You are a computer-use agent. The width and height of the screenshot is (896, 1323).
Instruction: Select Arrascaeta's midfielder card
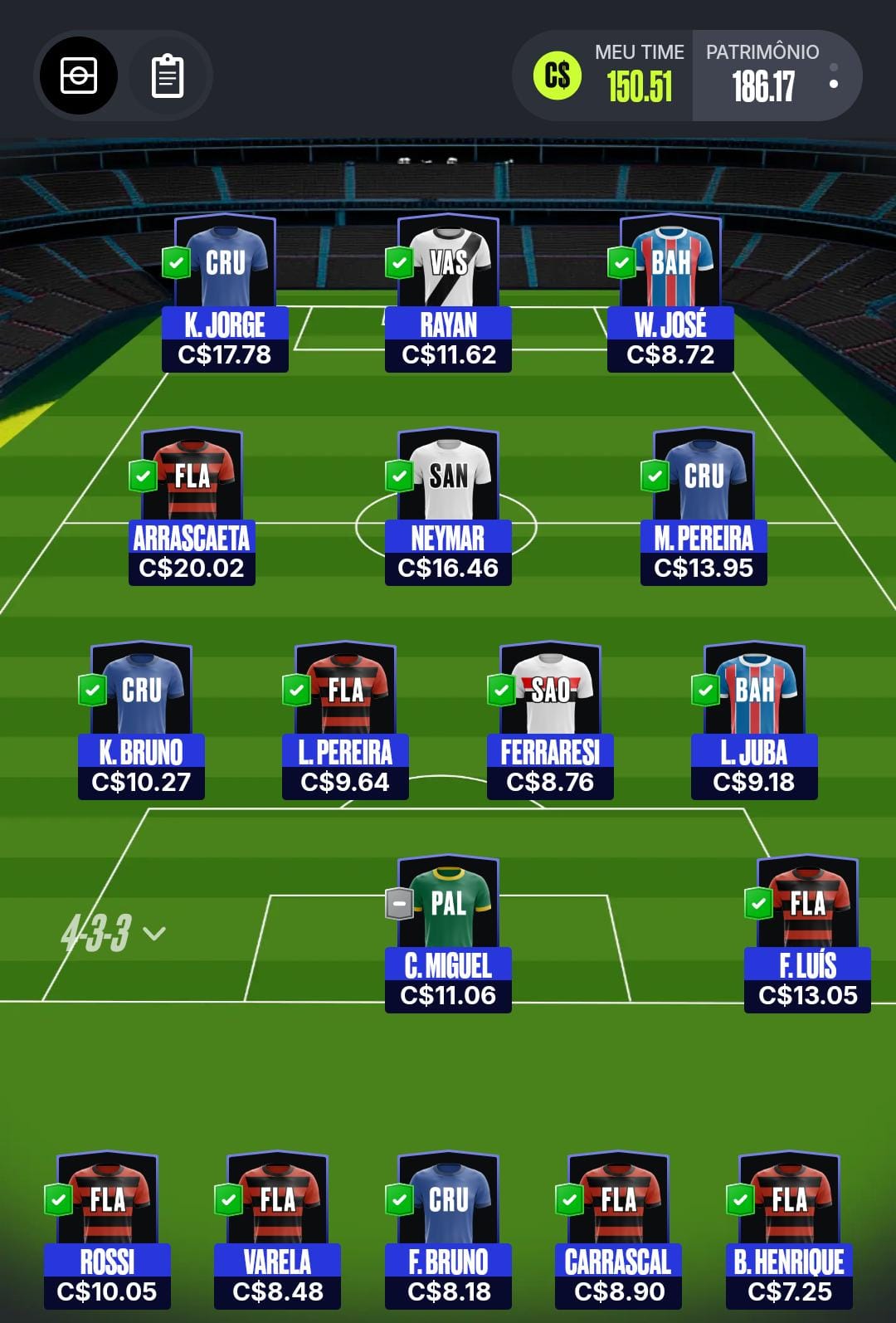pyautogui.click(x=192, y=506)
